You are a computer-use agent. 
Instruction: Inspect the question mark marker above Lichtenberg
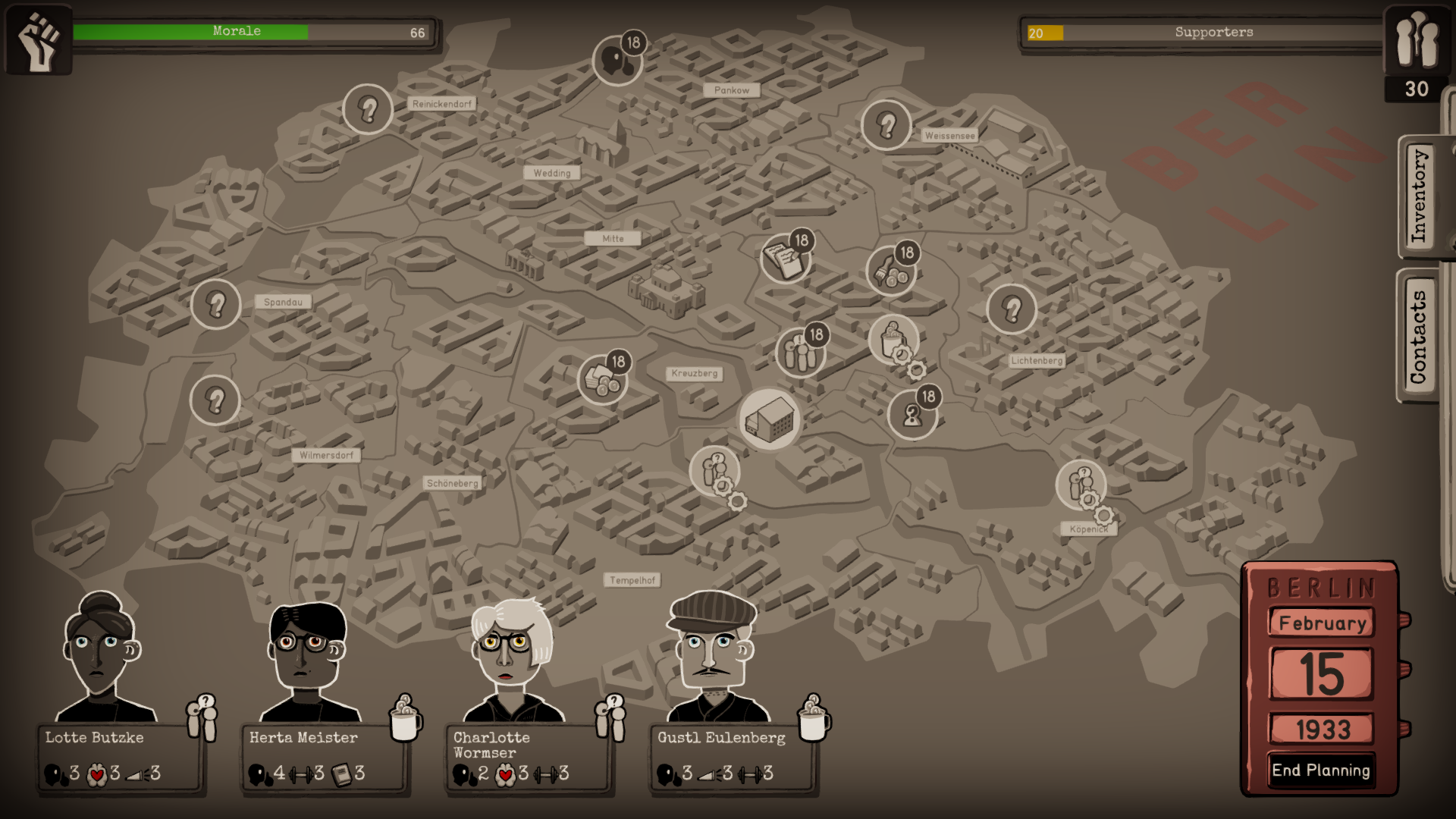(1012, 309)
